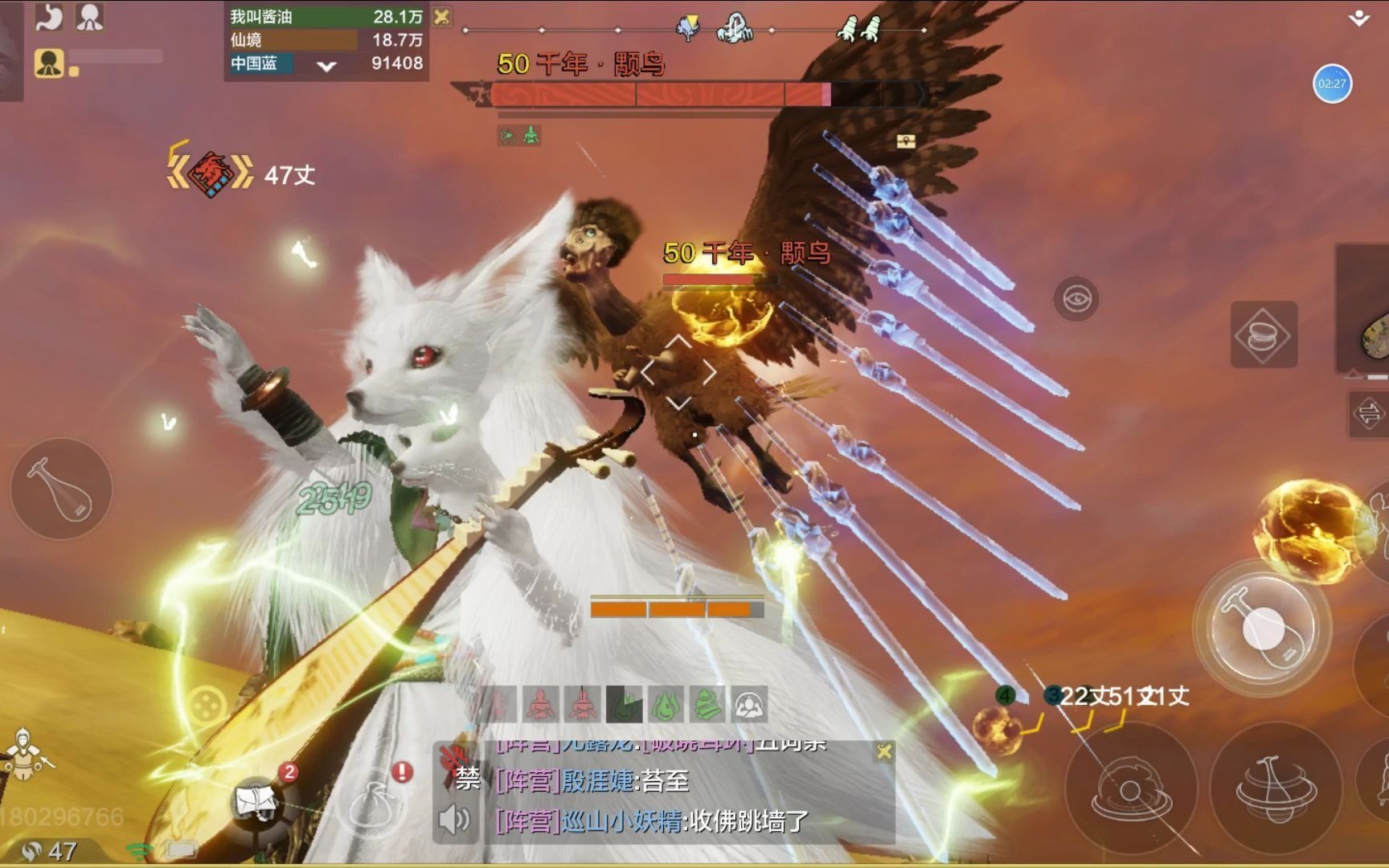The image size is (1389, 868).
Task: Close the chat message box
Action: (x=883, y=751)
